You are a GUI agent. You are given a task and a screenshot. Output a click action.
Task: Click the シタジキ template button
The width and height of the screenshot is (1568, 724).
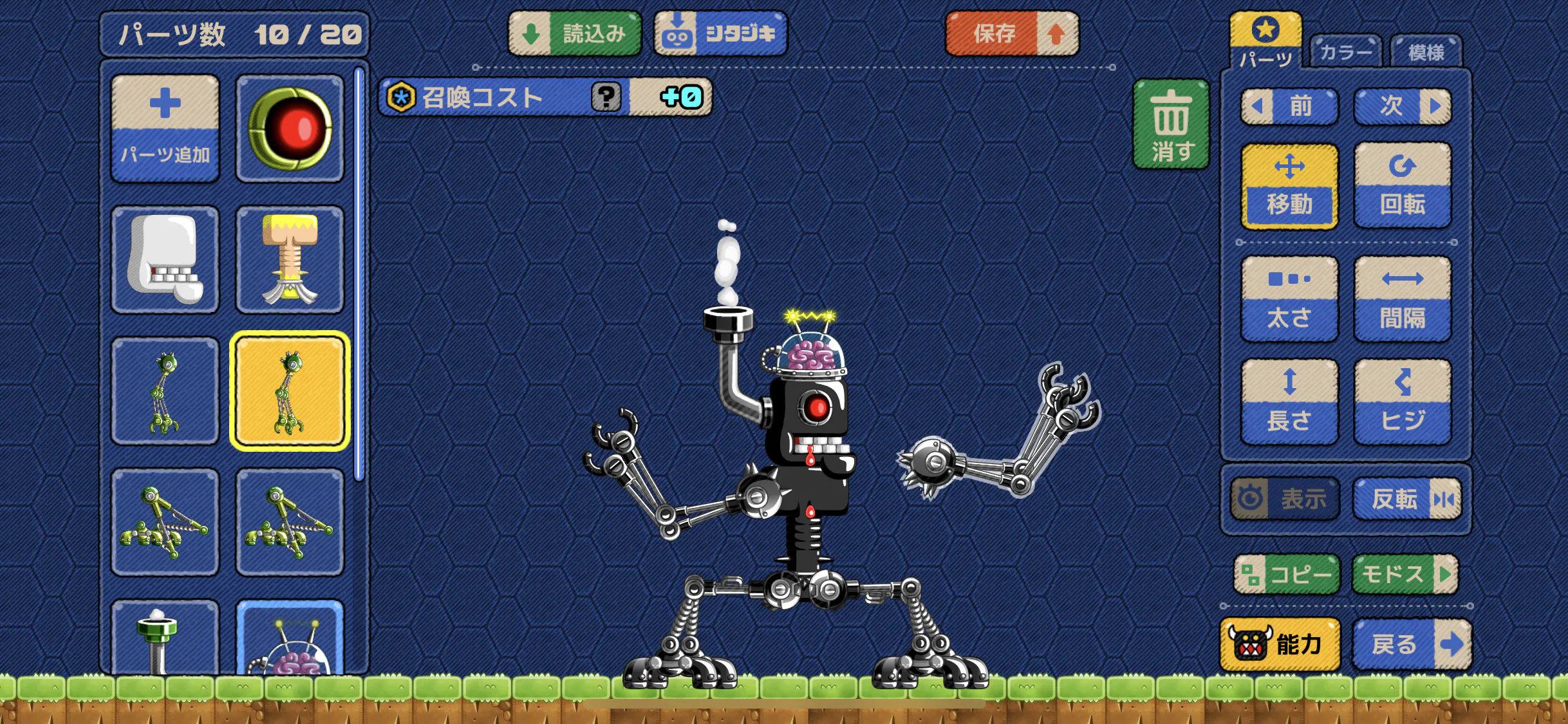pyautogui.click(x=720, y=33)
